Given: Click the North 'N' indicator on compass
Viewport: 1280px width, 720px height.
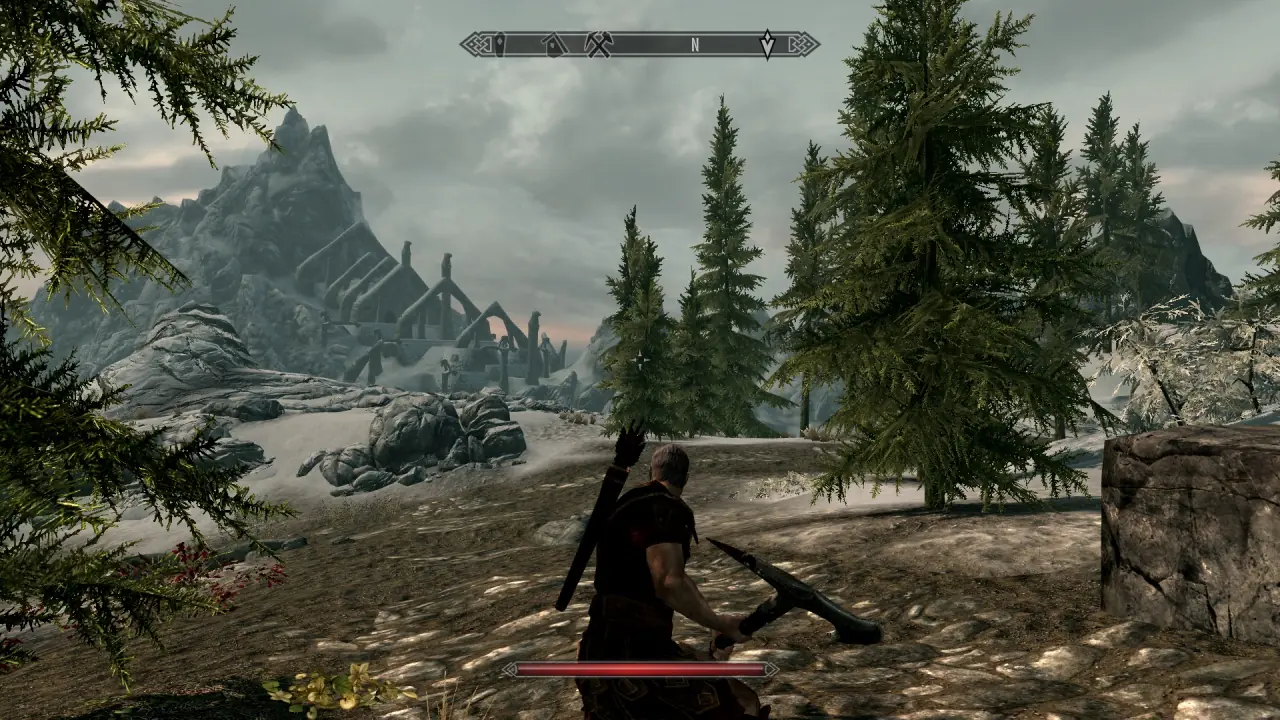Looking at the screenshot, I should coord(695,45).
